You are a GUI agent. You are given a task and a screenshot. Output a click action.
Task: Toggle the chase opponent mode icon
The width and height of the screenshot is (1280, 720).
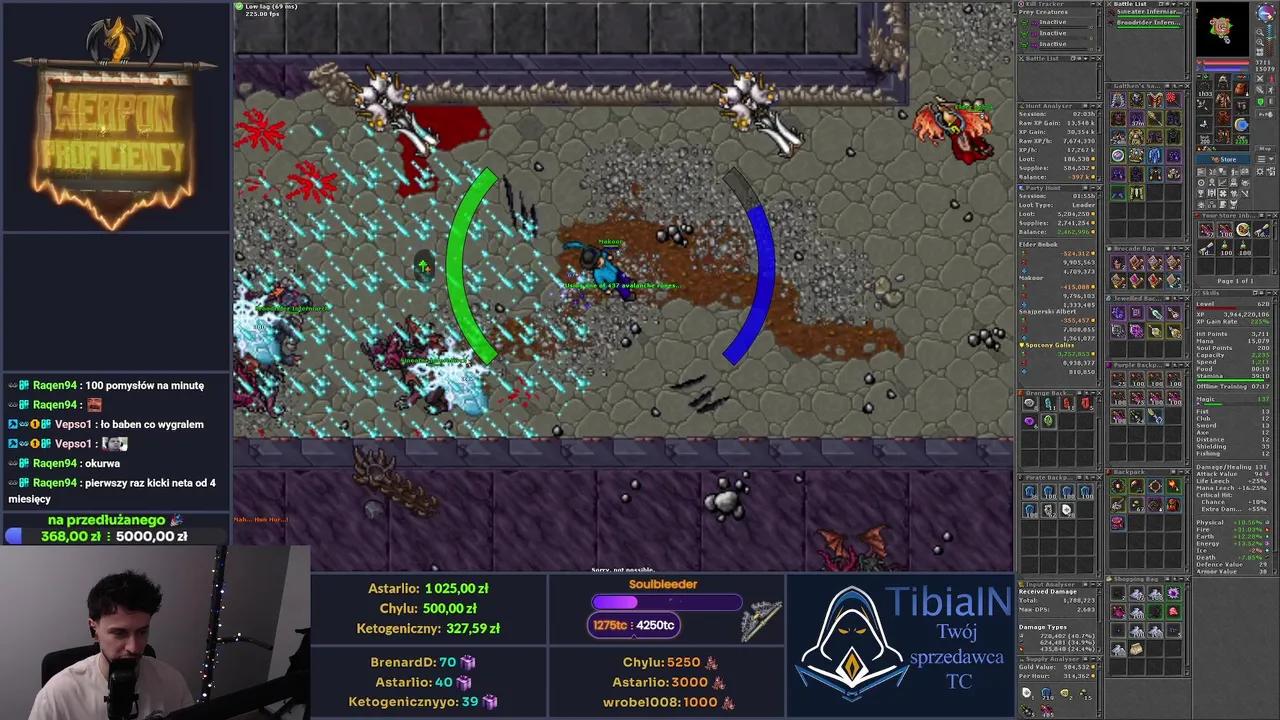click(1269, 92)
